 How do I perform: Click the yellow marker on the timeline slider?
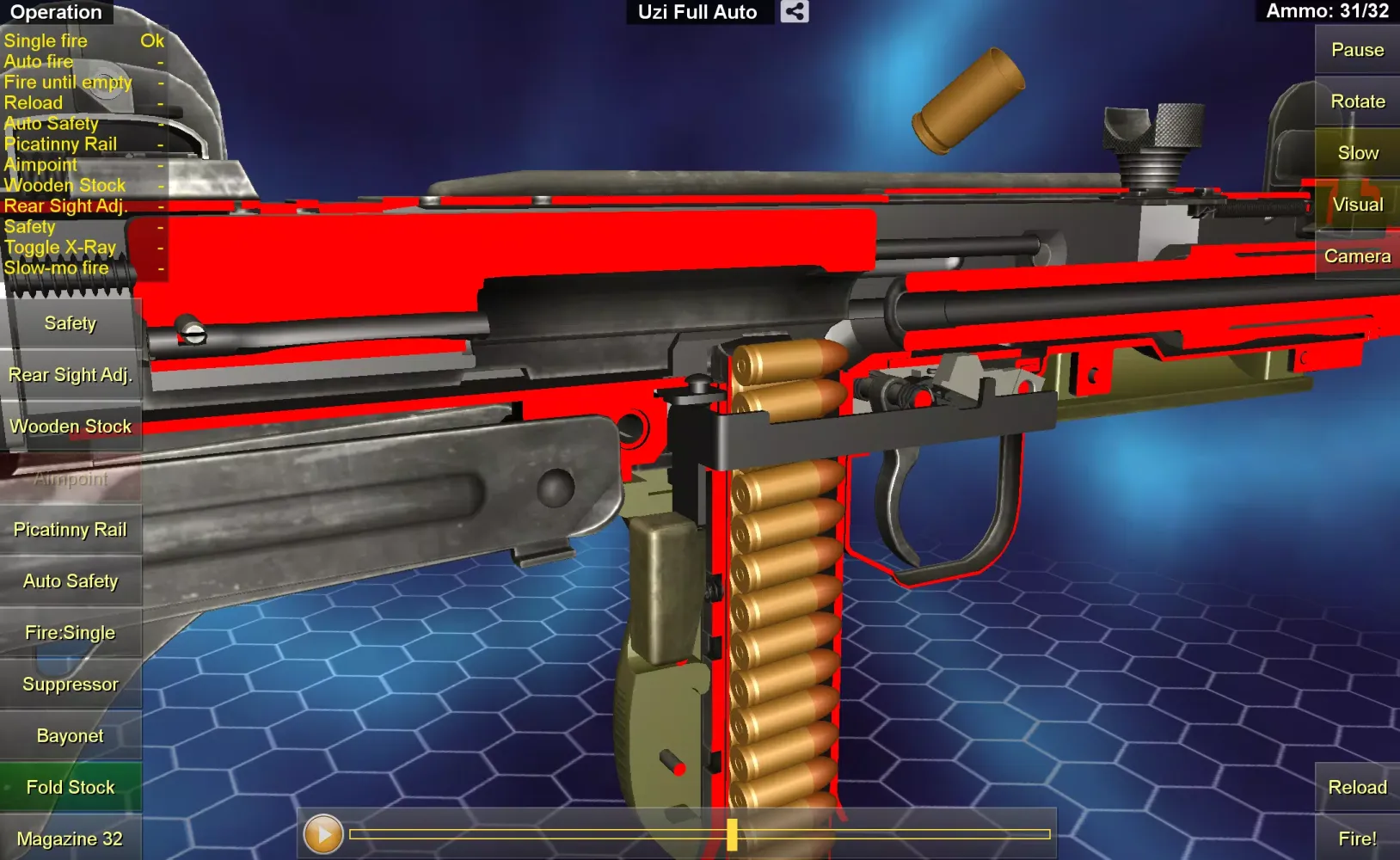click(733, 833)
